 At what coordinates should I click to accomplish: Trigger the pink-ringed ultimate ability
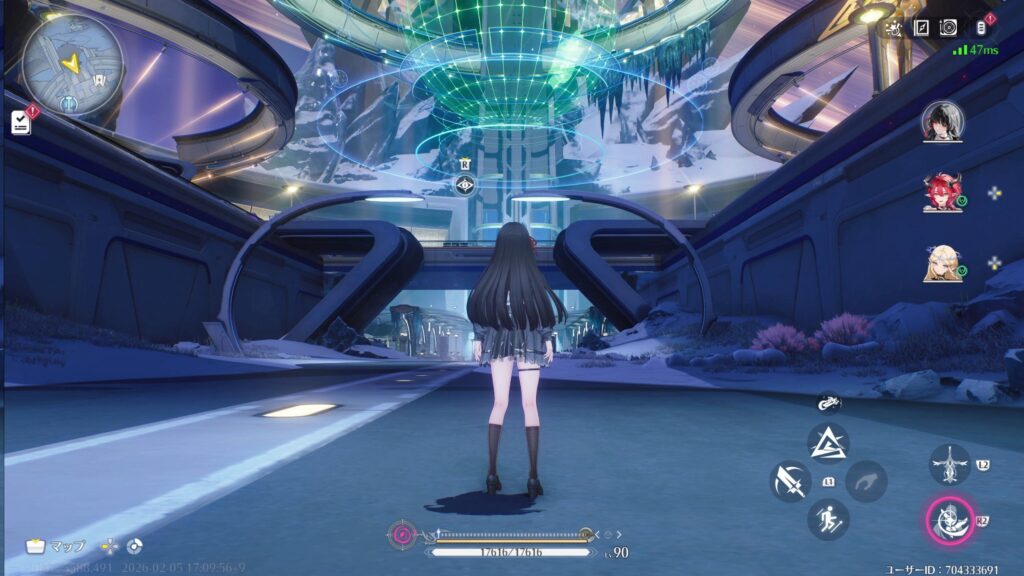pyautogui.click(x=949, y=519)
